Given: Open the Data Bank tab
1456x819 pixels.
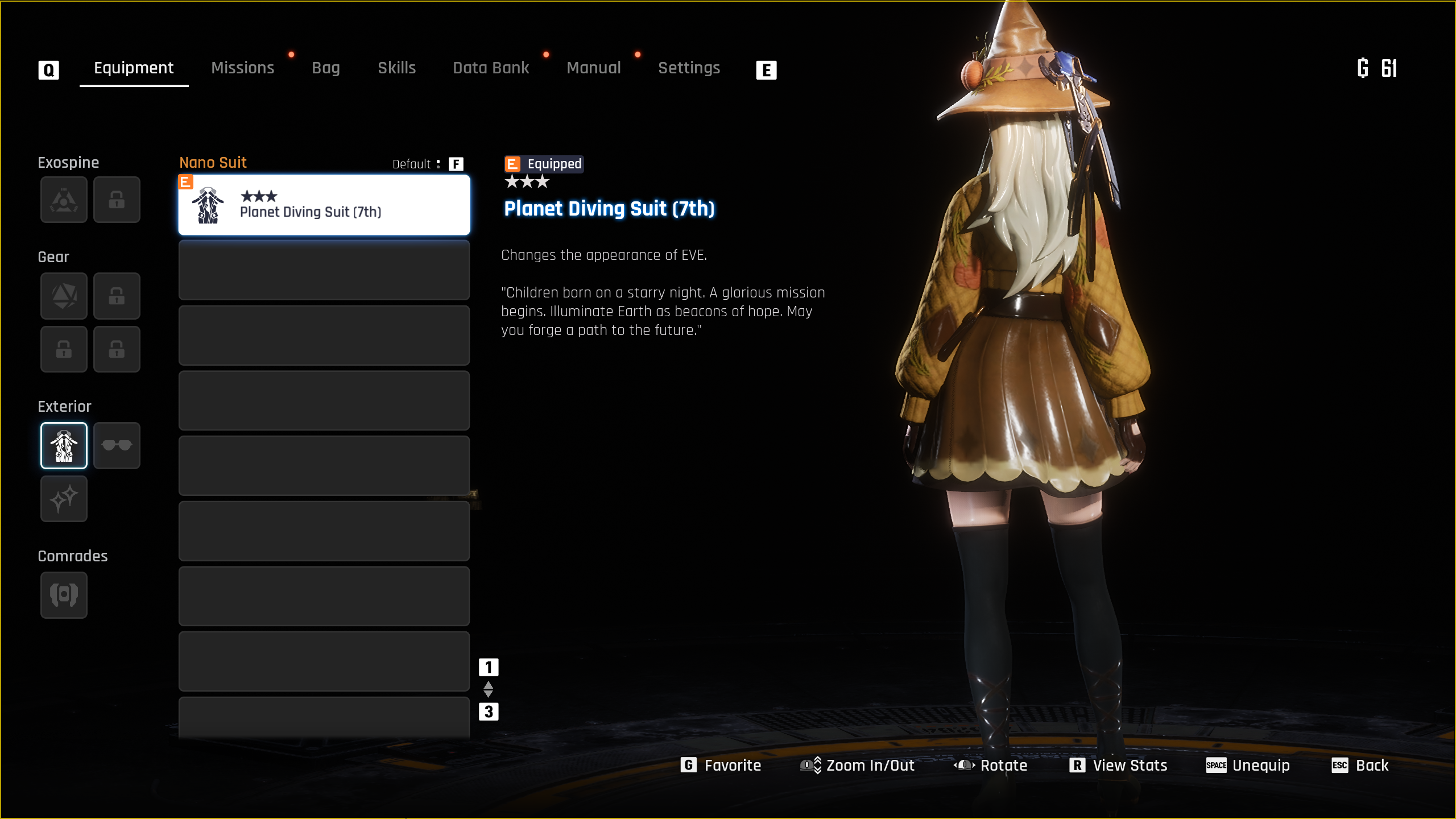Looking at the screenshot, I should click(491, 68).
